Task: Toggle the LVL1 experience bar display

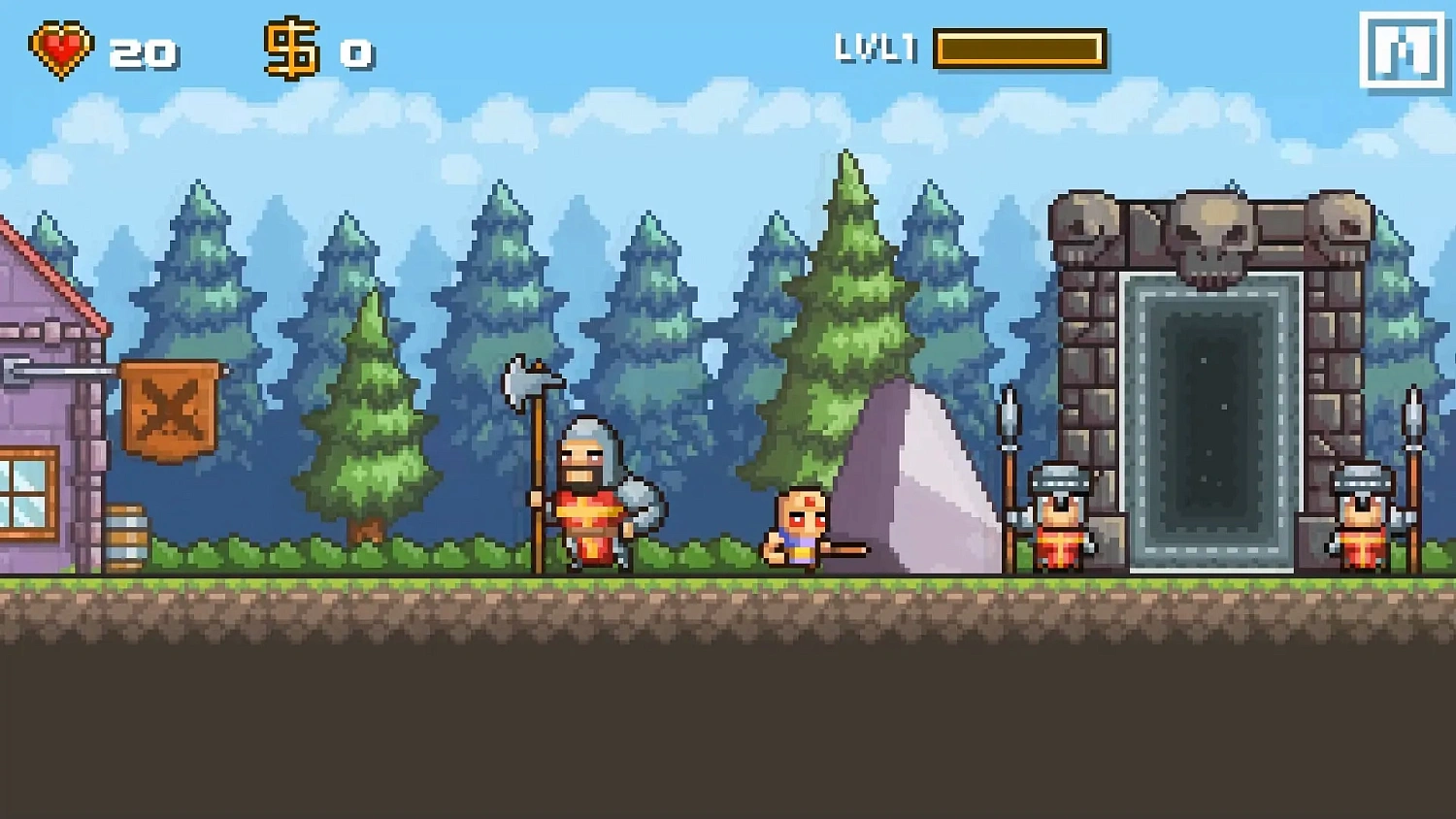Action: [1019, 49]
